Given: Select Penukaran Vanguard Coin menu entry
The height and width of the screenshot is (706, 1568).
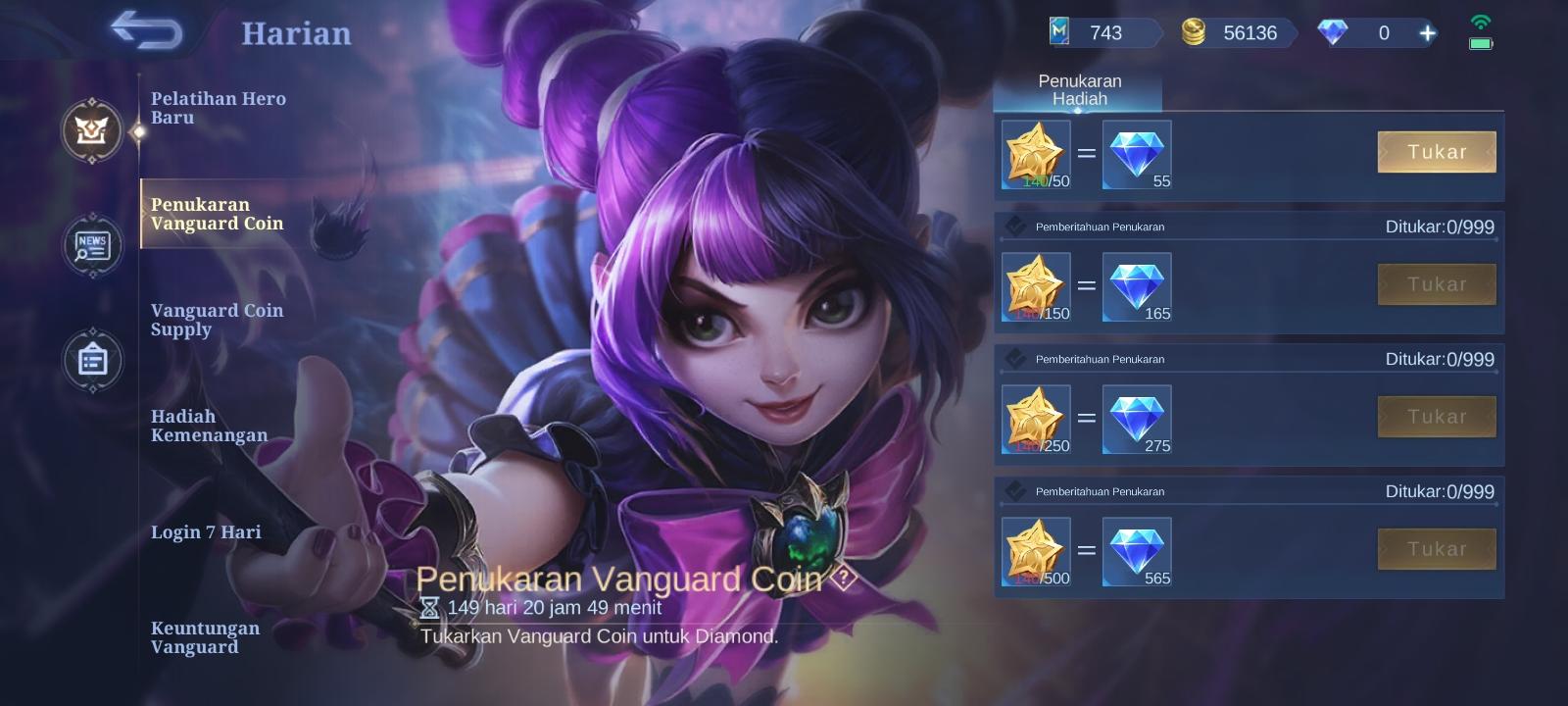Looking at the screenshot, I should 218,214.
